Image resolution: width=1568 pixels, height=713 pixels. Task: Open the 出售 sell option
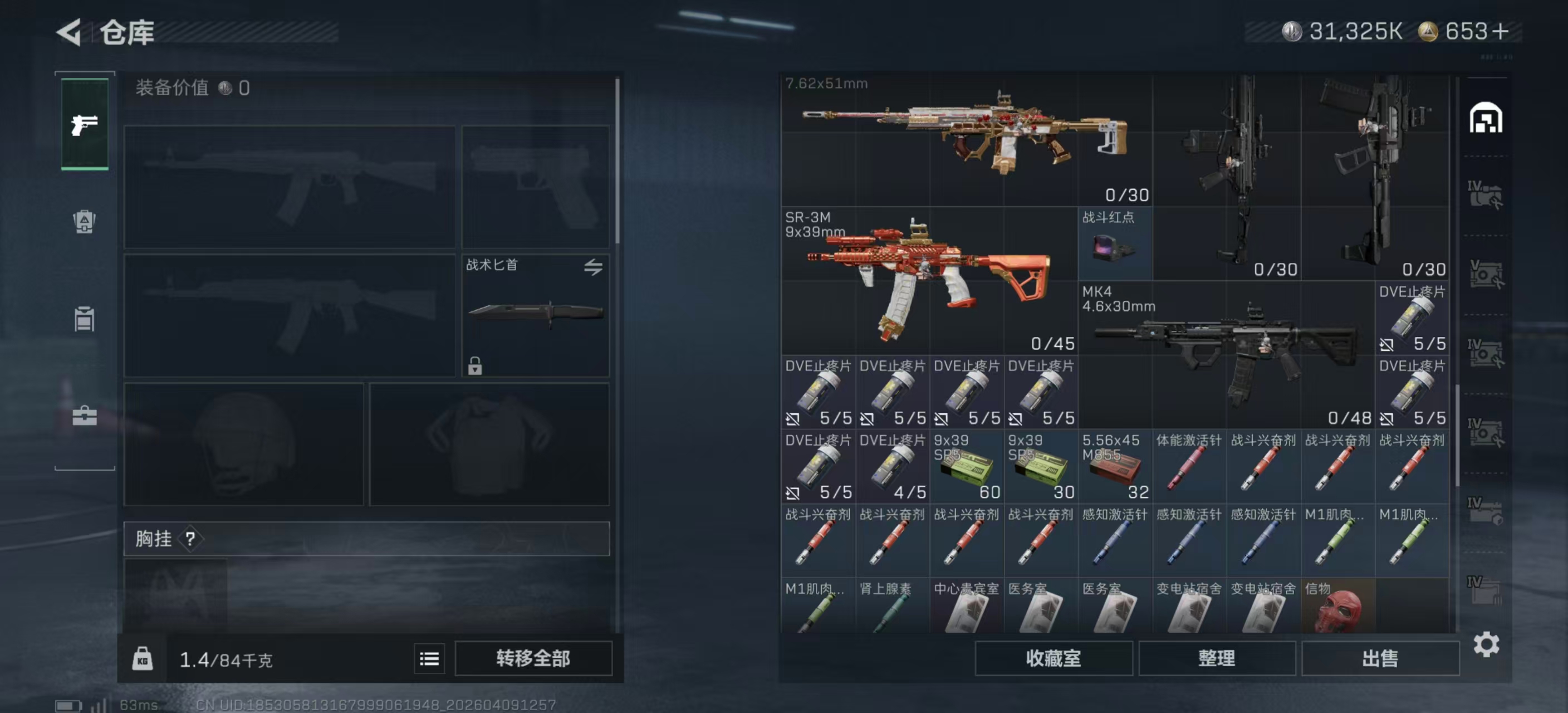click(1380, 658)
